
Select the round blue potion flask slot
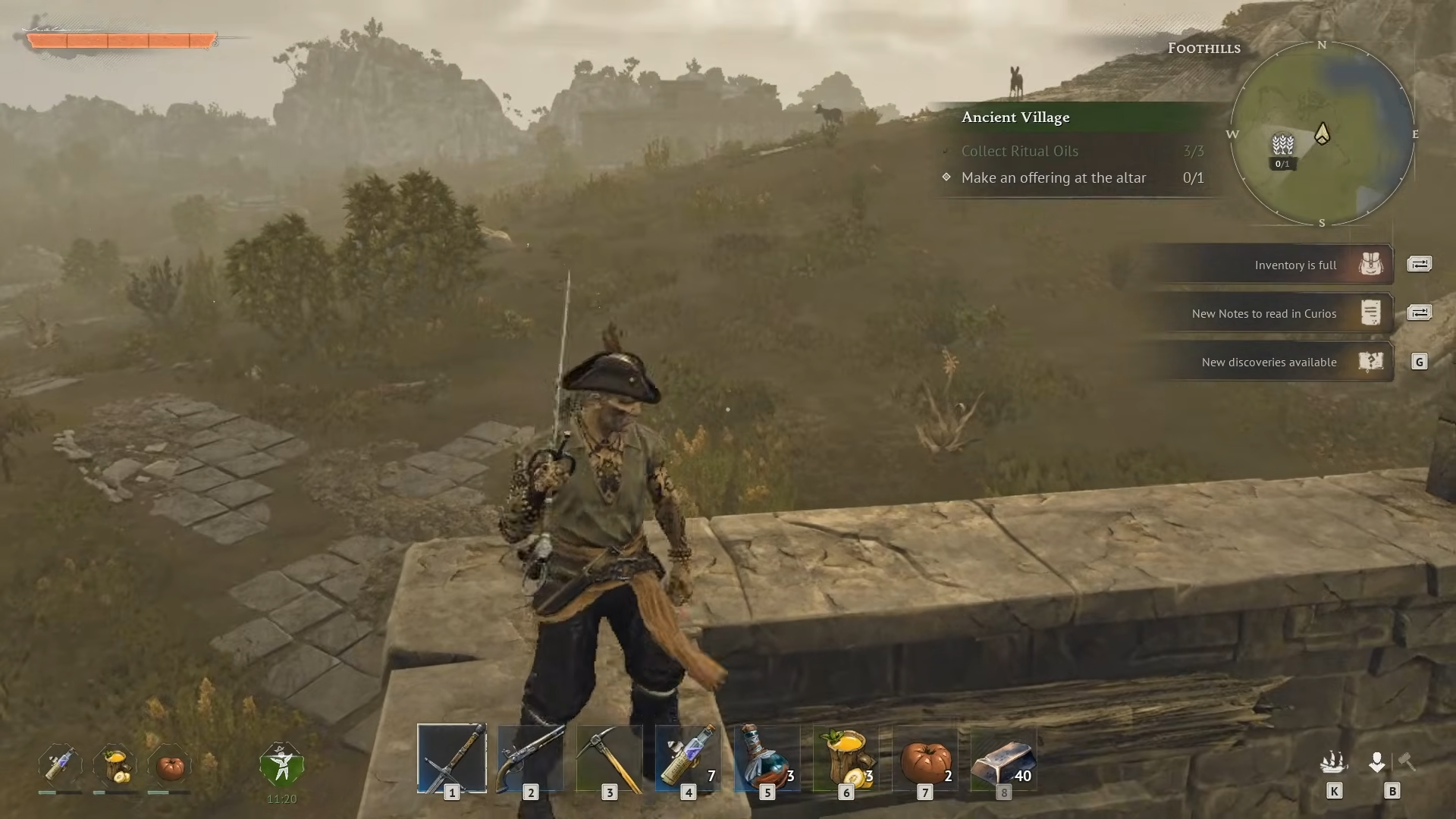767,759
